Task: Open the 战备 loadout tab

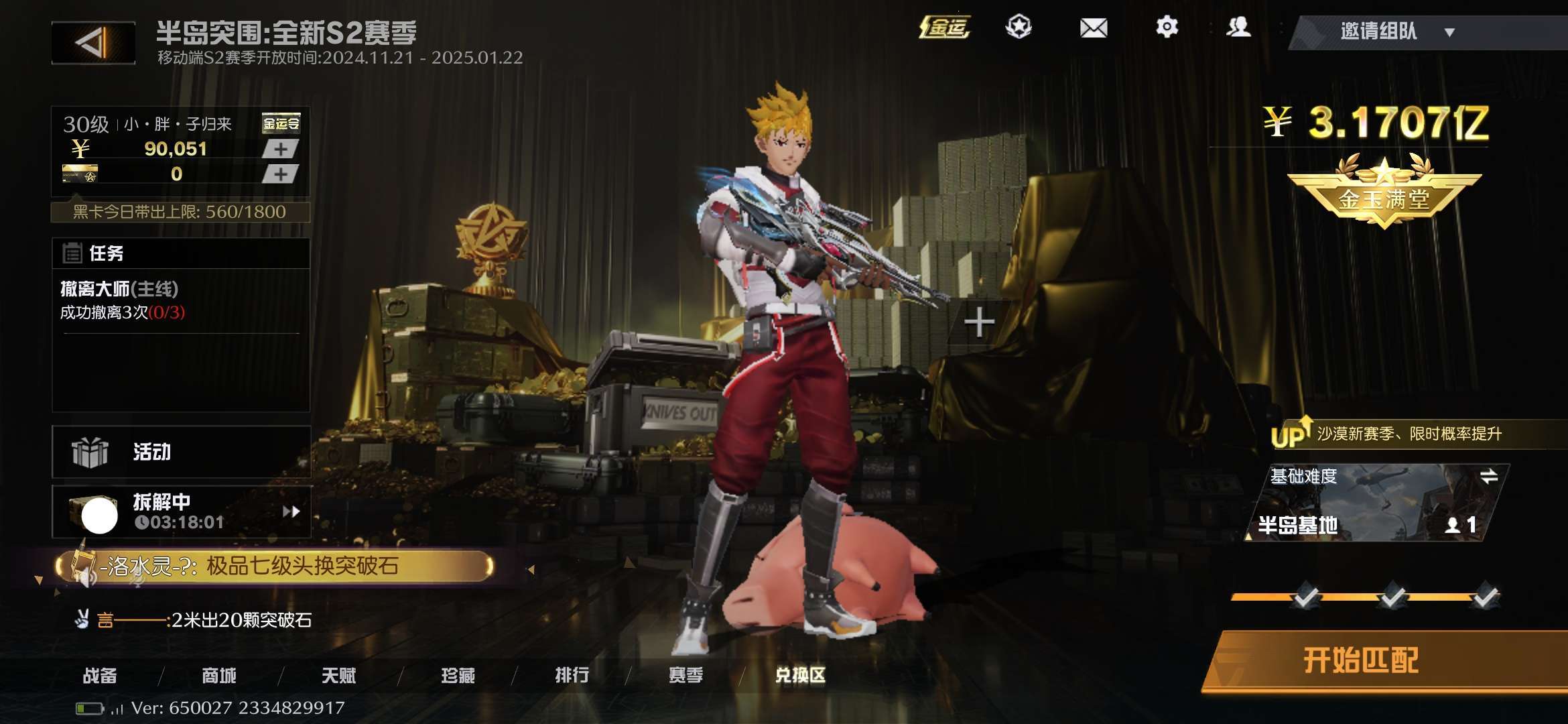Action: click(100, 676)
